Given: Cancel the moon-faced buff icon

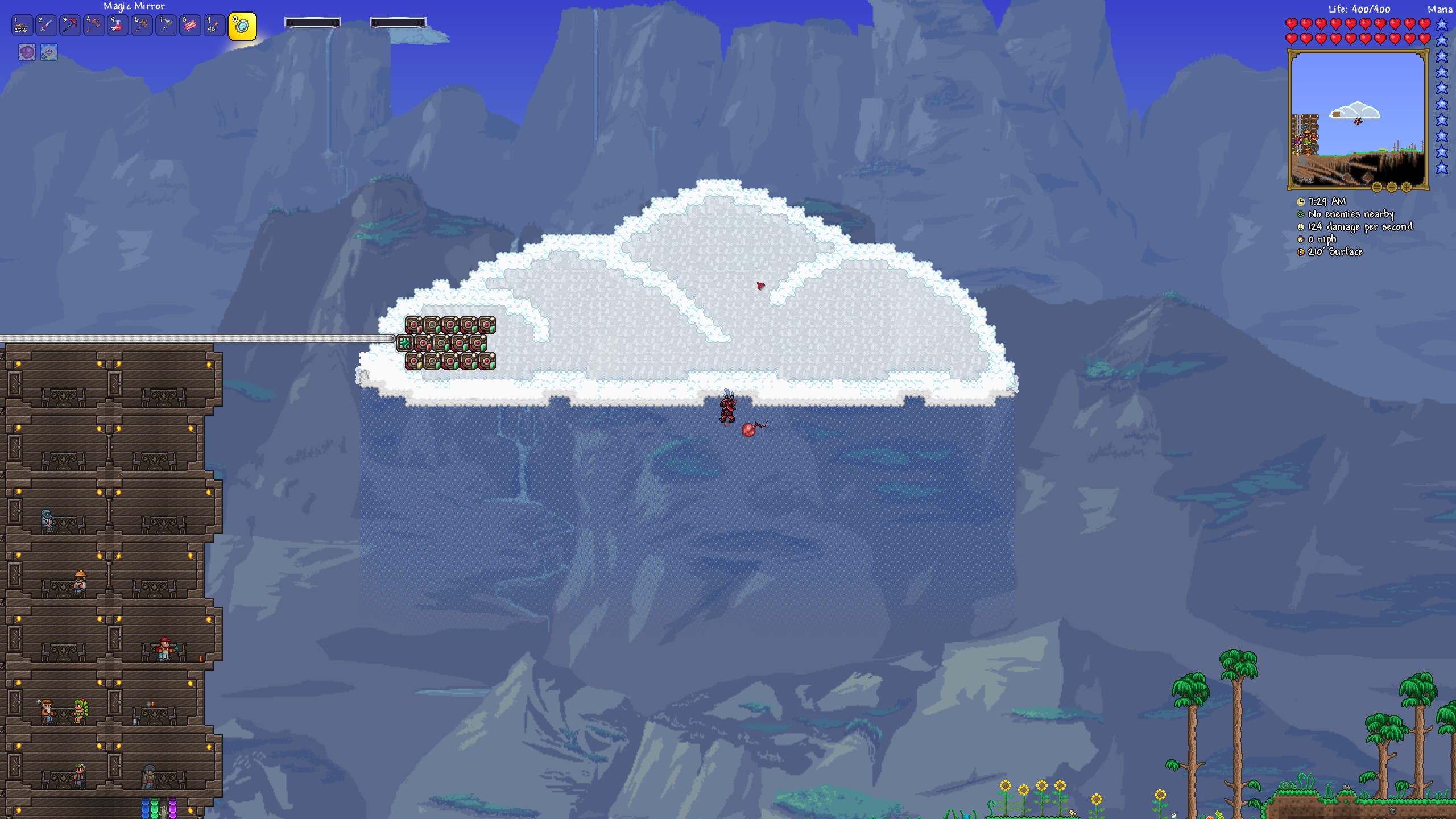Looking at the screenshot, I should [48, 52].
